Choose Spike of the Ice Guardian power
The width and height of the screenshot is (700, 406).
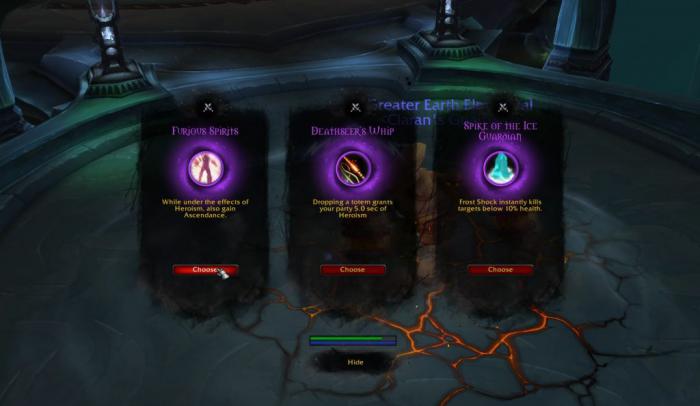click(x=500, y=269)
